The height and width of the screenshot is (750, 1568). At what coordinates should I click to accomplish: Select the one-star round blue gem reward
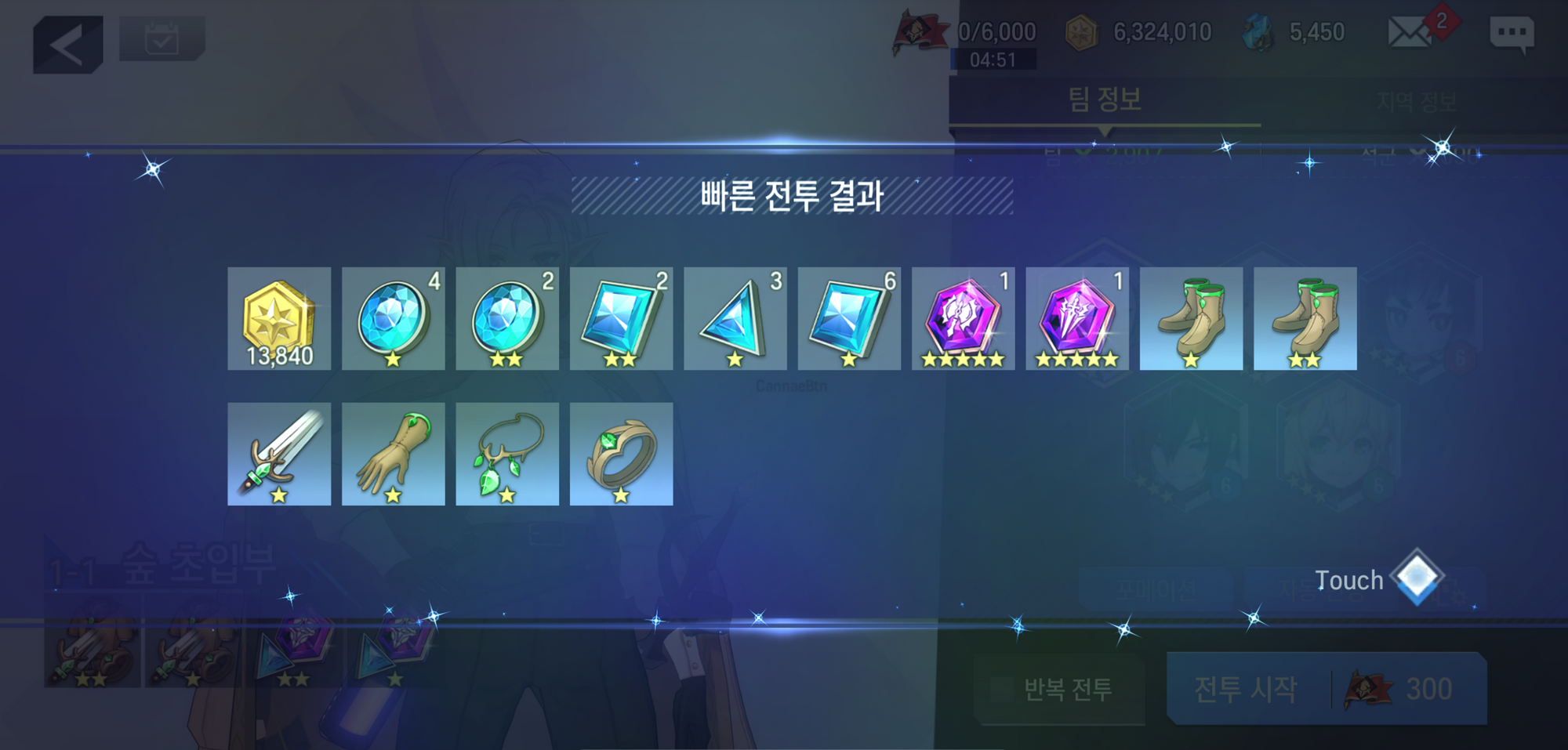[393, 318]
